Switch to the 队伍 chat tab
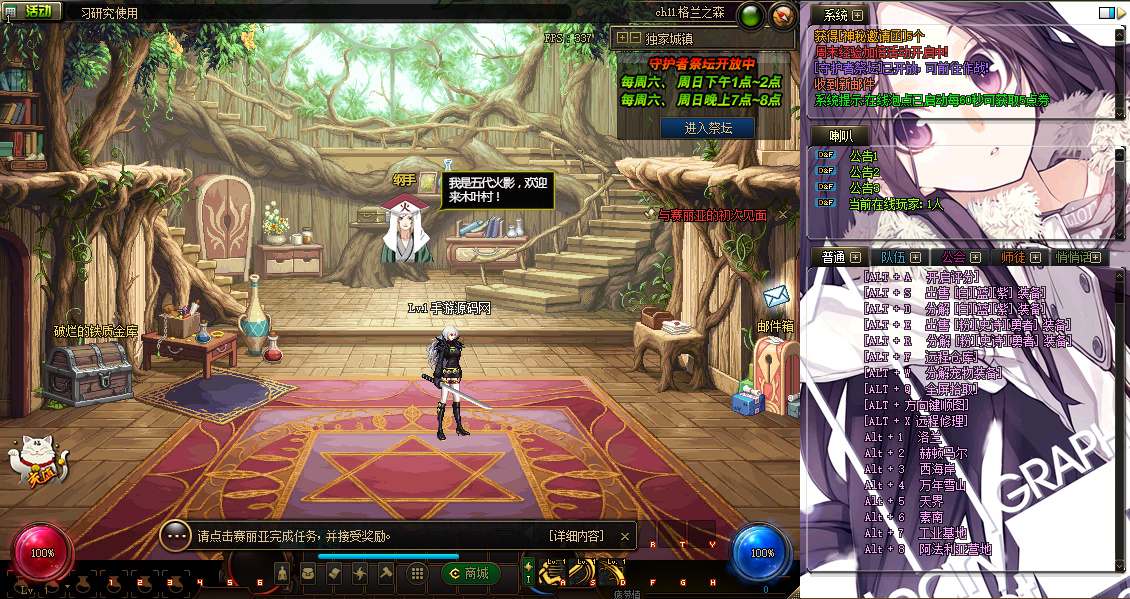 coord(894,257)
